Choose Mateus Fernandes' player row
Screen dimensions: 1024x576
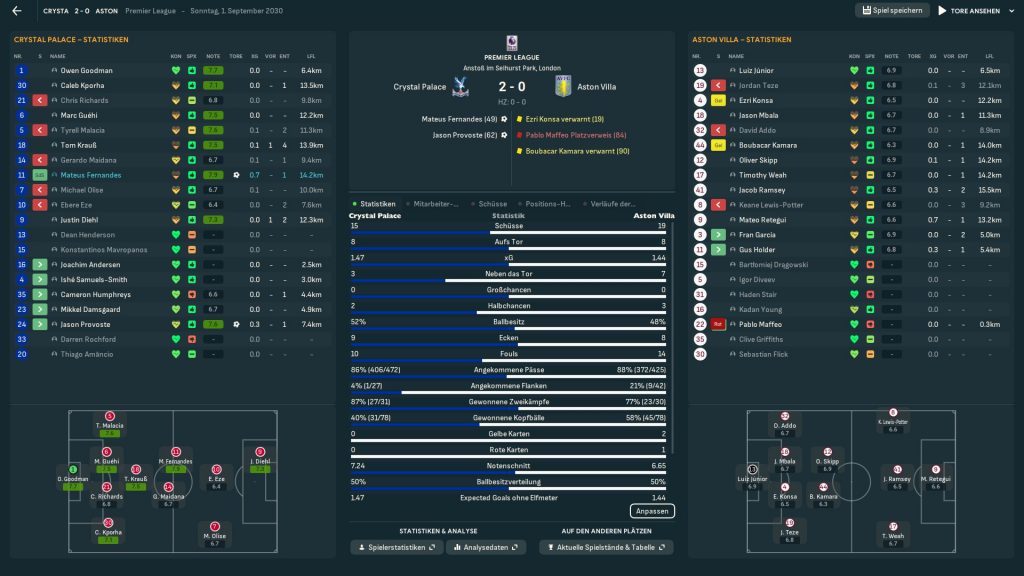(x=91, y=175)
